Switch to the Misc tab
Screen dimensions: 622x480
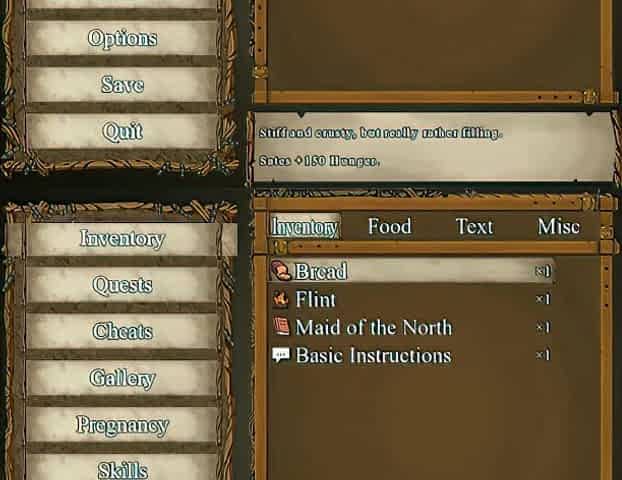[558, 227]
